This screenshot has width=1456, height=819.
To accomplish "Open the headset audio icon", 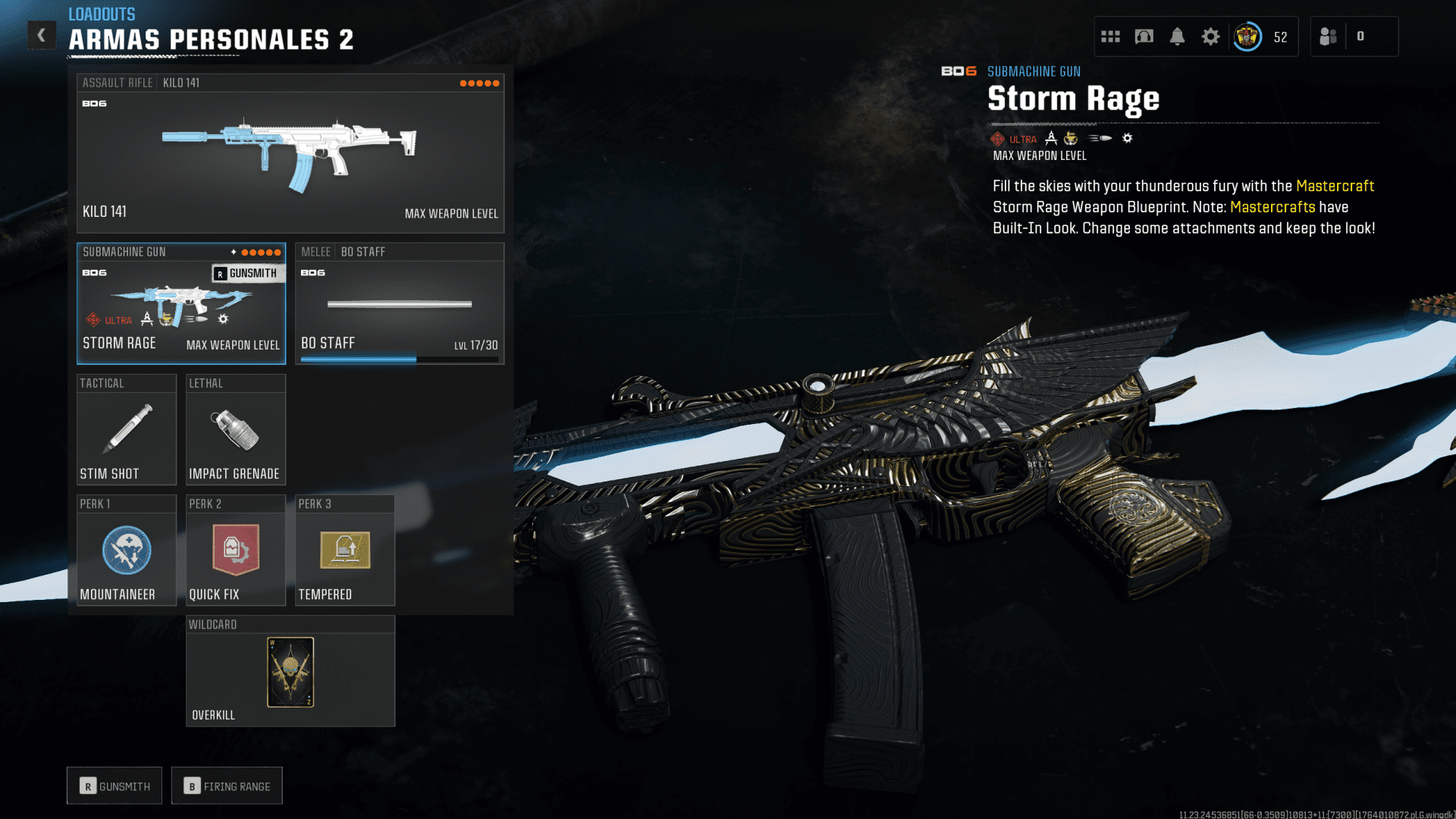I will pyautogui.click(x=1144, y=36).
